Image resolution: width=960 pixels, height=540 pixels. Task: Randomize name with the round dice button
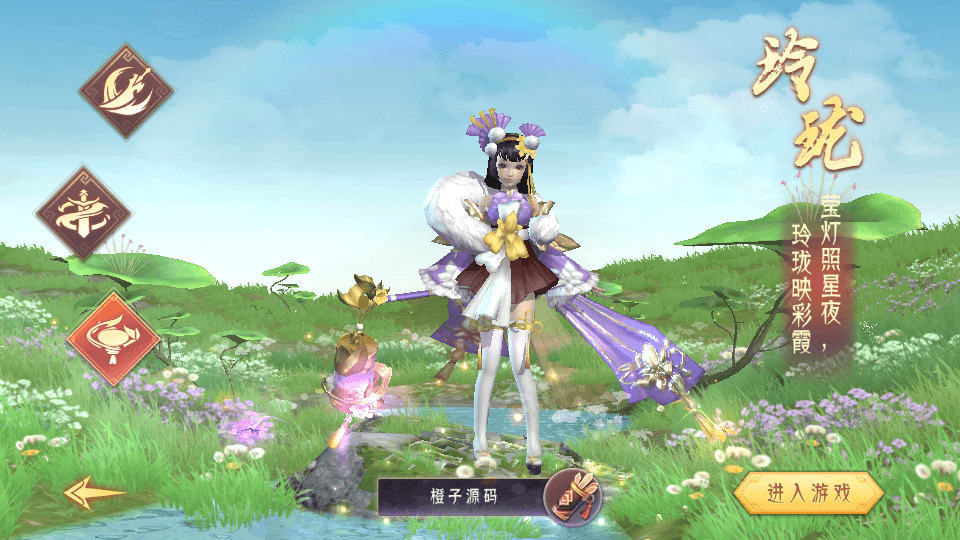pyautogui.click(x=572, y=495)
